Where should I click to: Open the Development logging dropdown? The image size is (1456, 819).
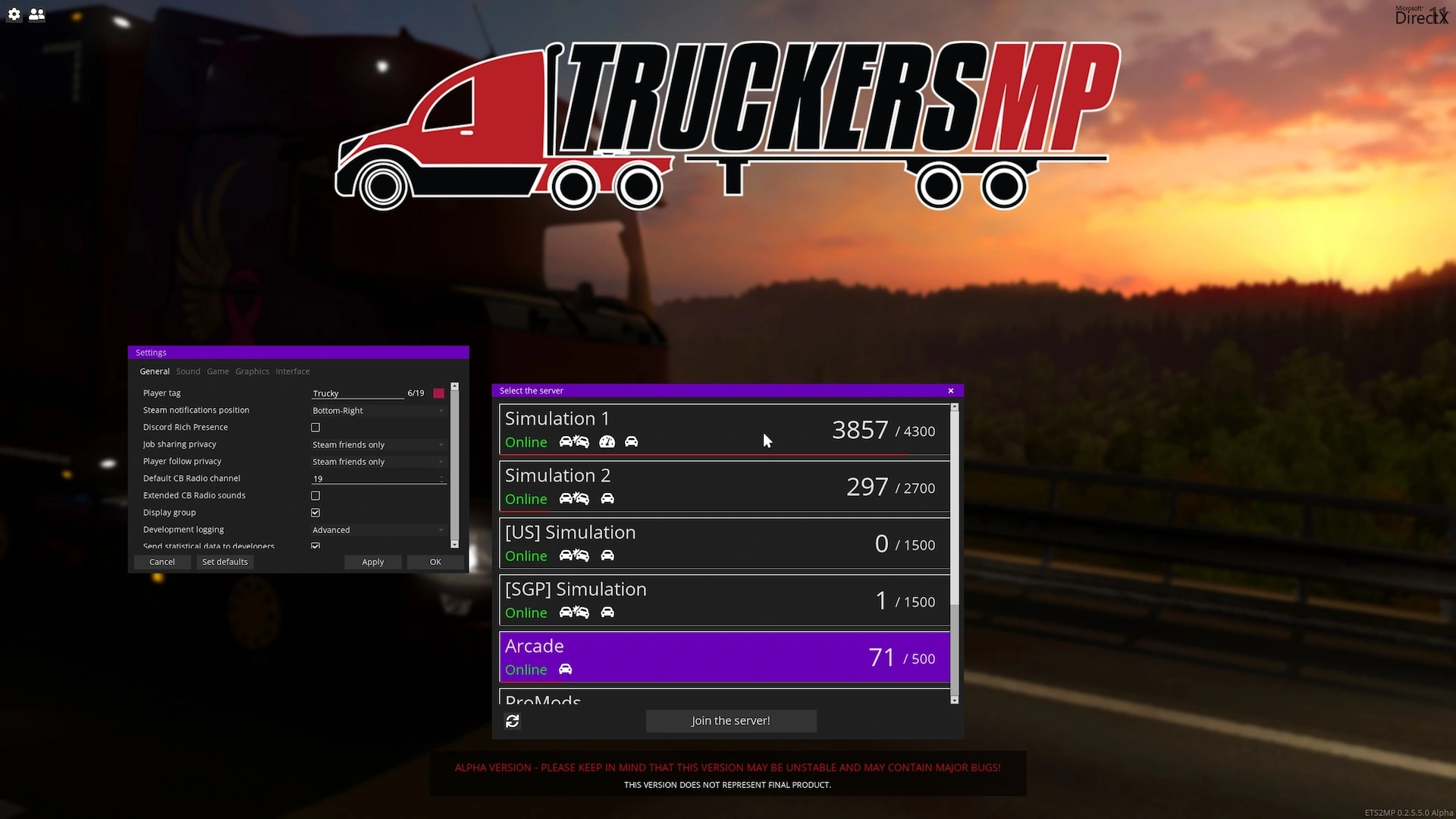pos(378,530)
